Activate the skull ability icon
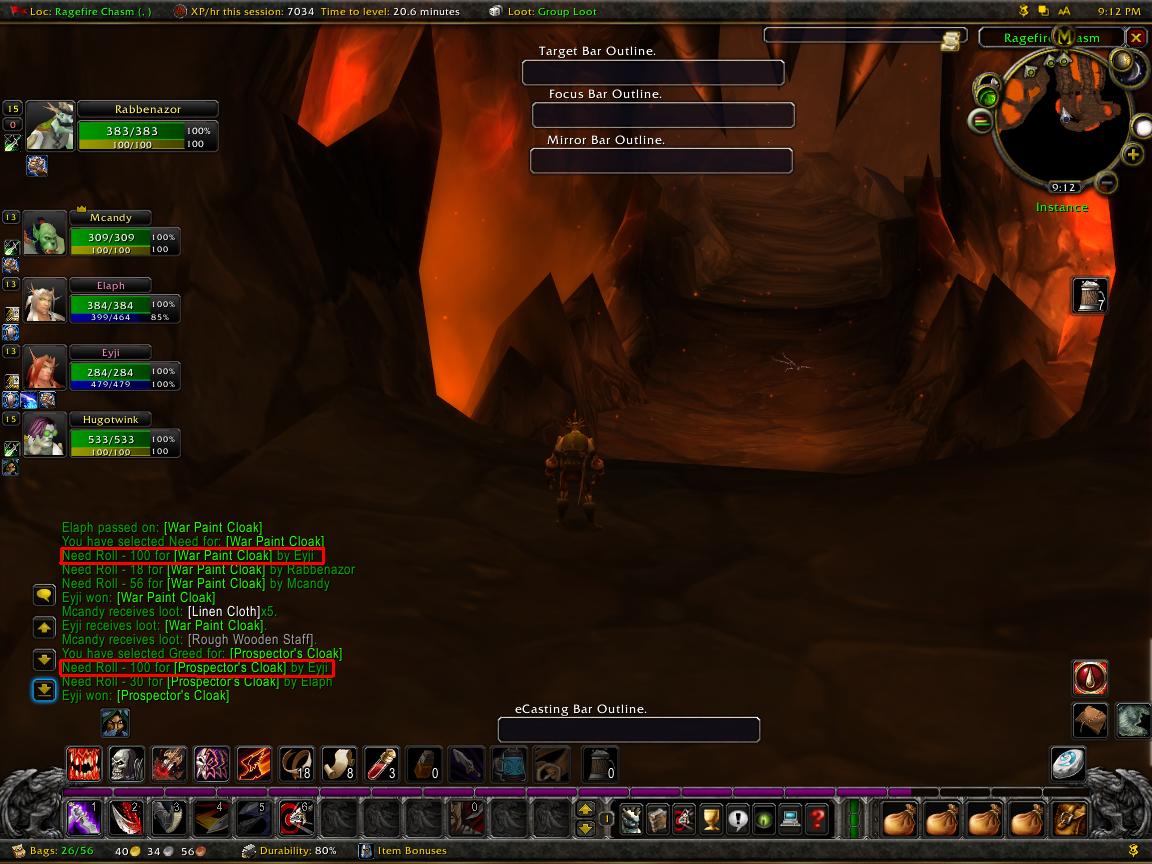 [127, 764]
